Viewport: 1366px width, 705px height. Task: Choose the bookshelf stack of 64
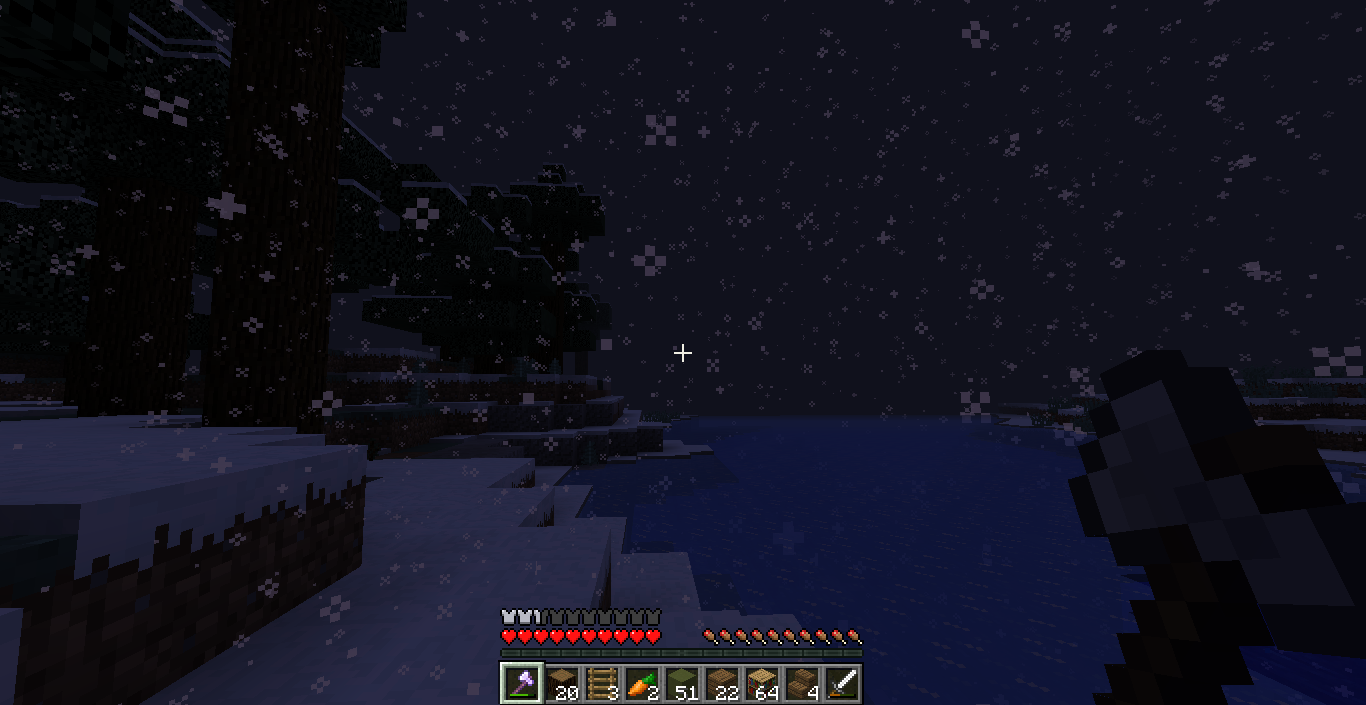point(762,683)
